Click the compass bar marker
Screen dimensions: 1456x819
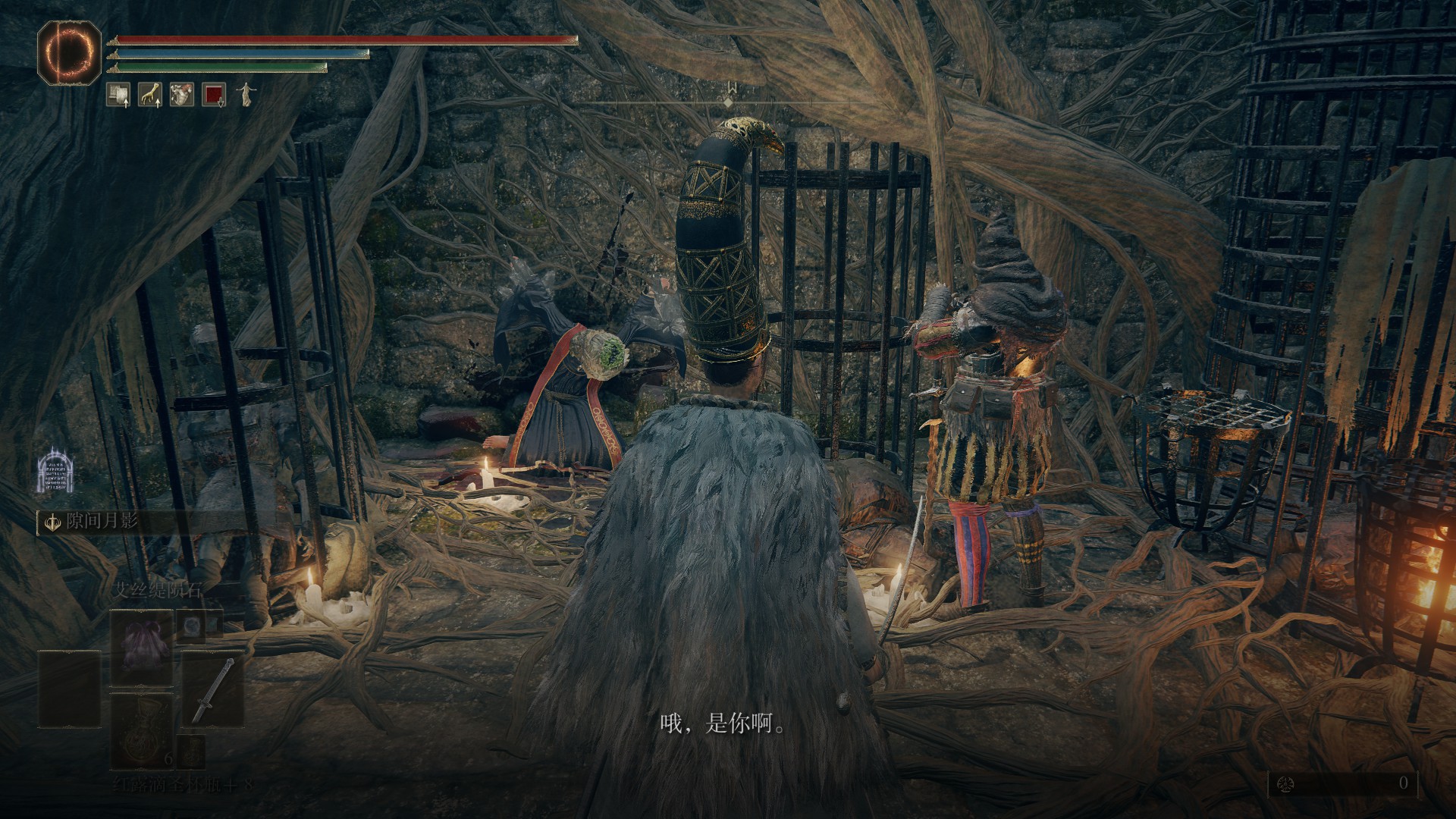click(x=729, y=101)
